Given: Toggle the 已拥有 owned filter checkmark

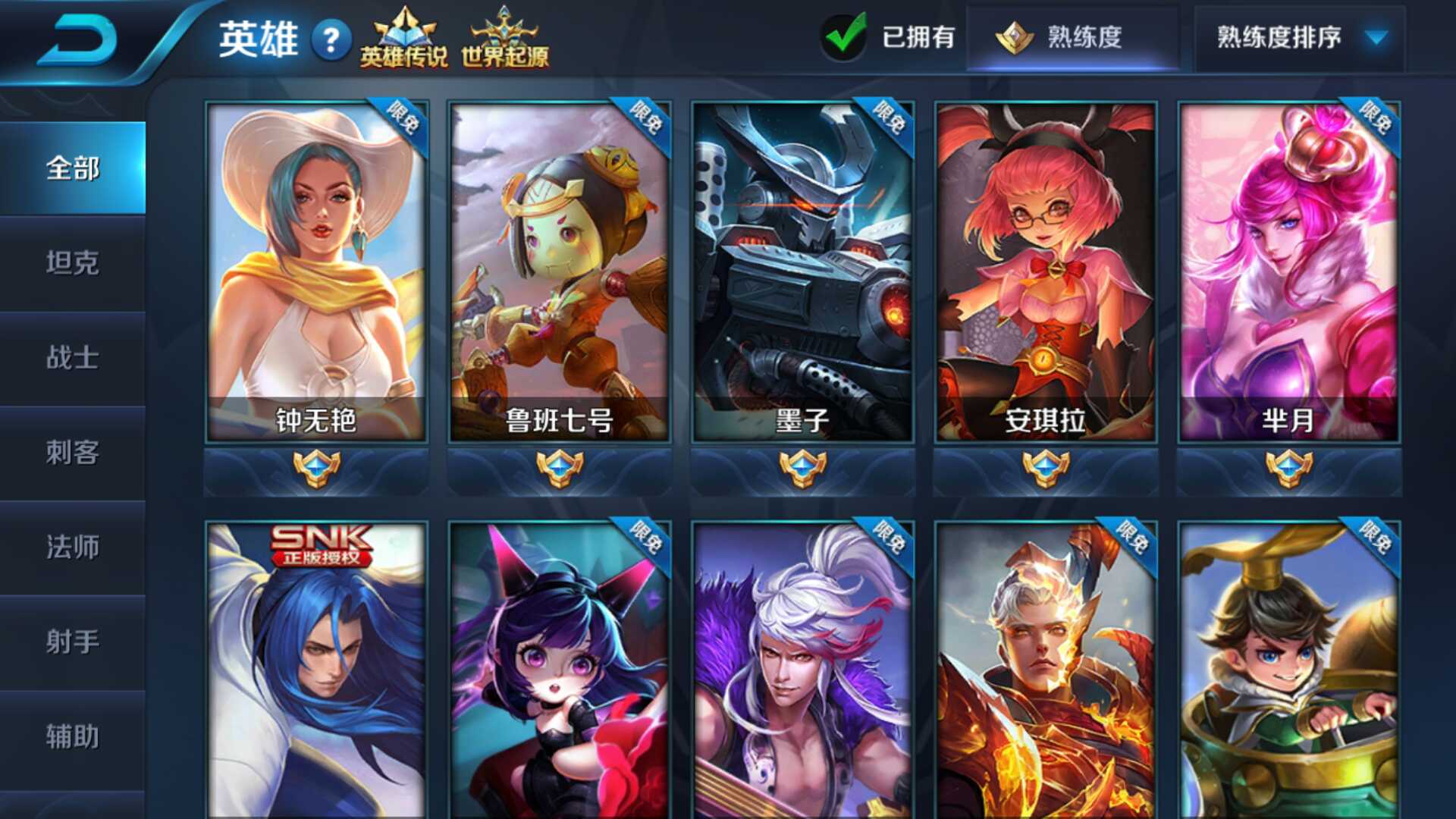Looking at the screenshot, I should tap(844, 36).
